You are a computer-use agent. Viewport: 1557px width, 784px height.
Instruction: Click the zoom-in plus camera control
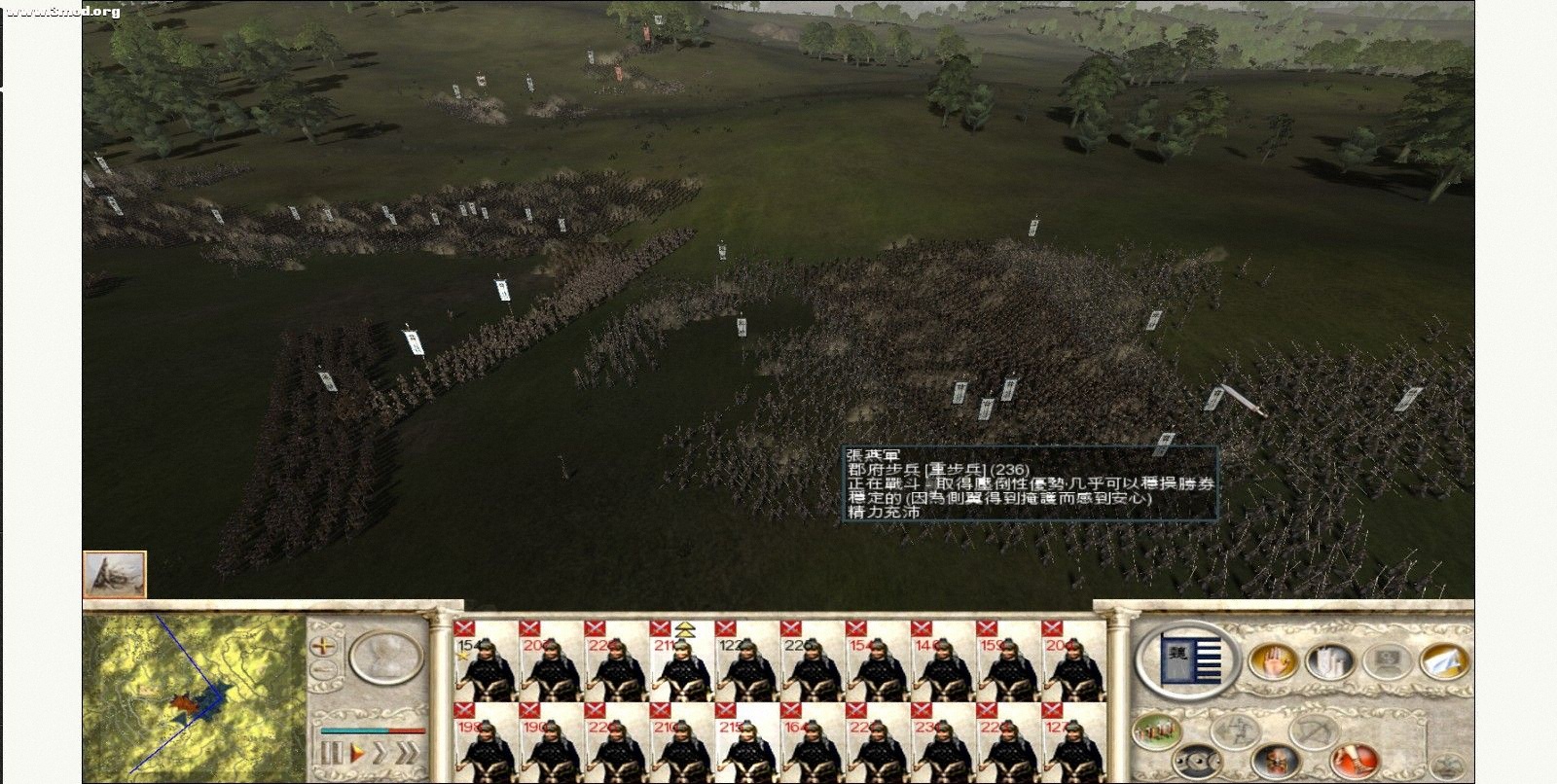pos(324,647)
